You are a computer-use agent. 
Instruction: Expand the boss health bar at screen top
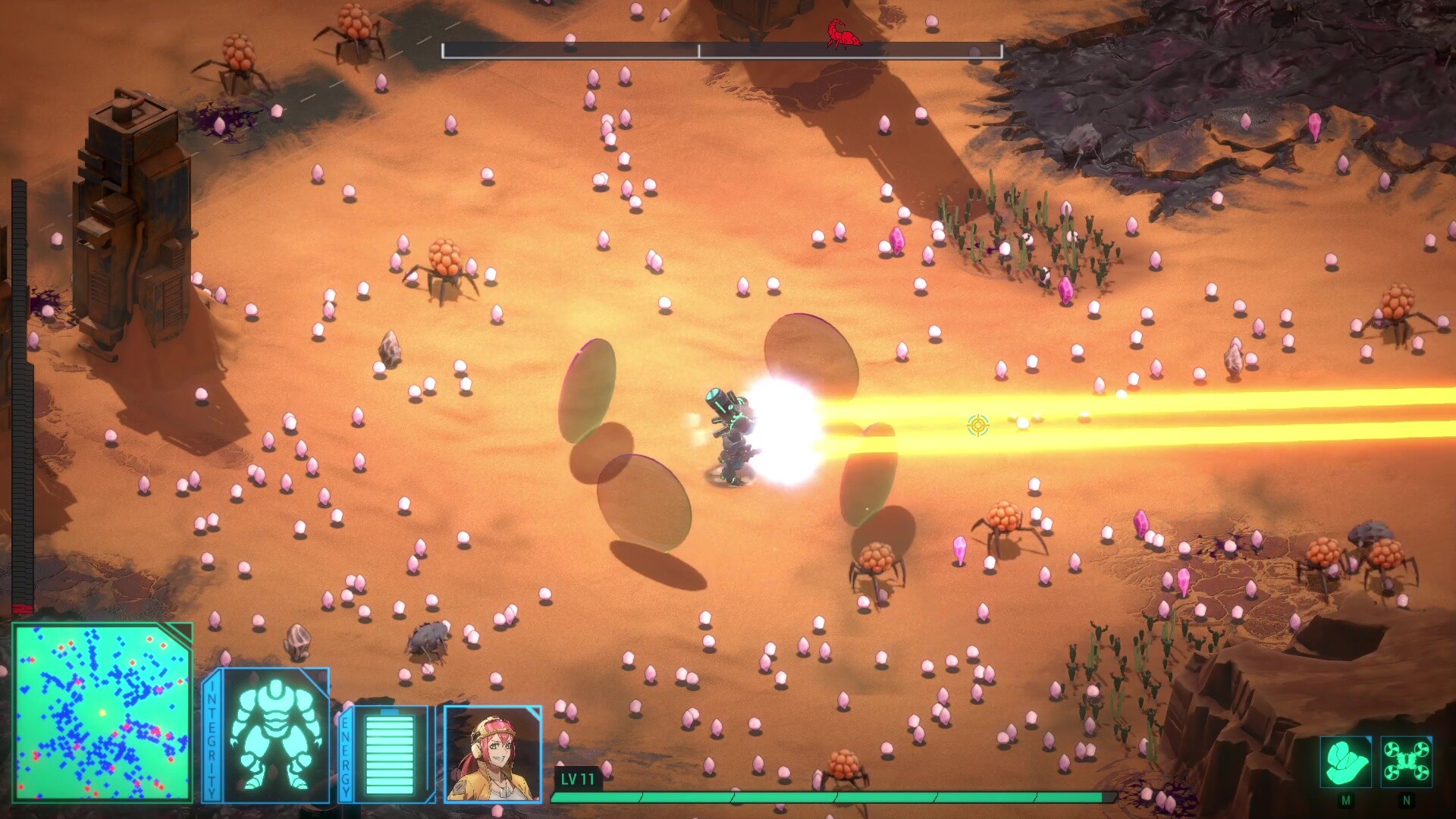point(722,51)
